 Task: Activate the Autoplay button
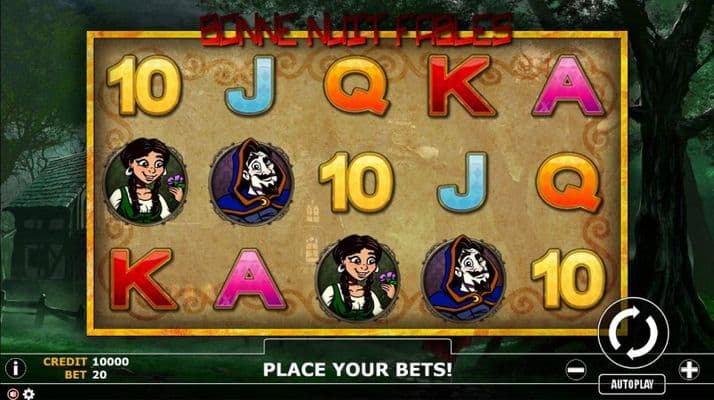pos(632,383)
